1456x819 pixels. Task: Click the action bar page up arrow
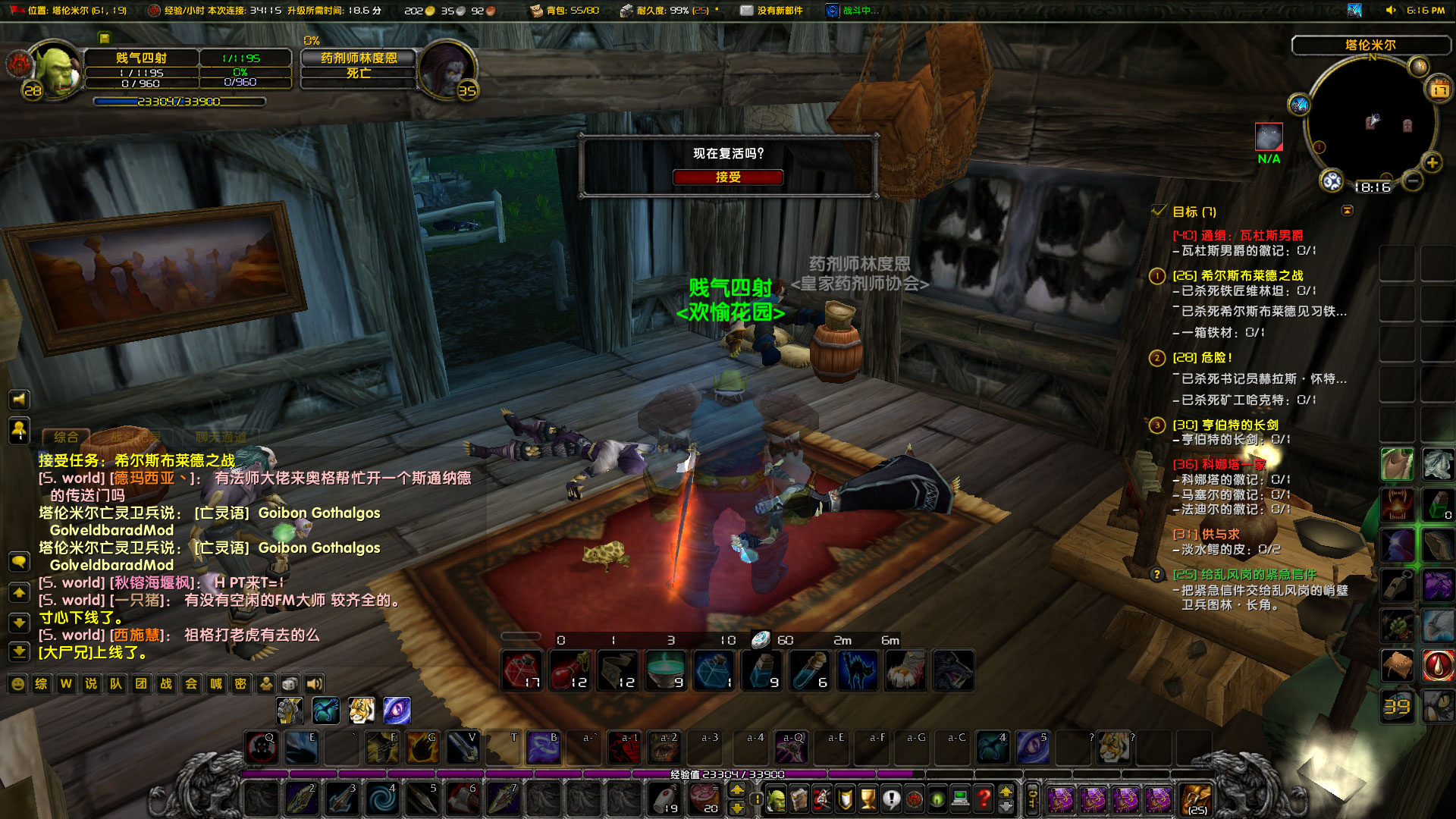pos(736,789)
